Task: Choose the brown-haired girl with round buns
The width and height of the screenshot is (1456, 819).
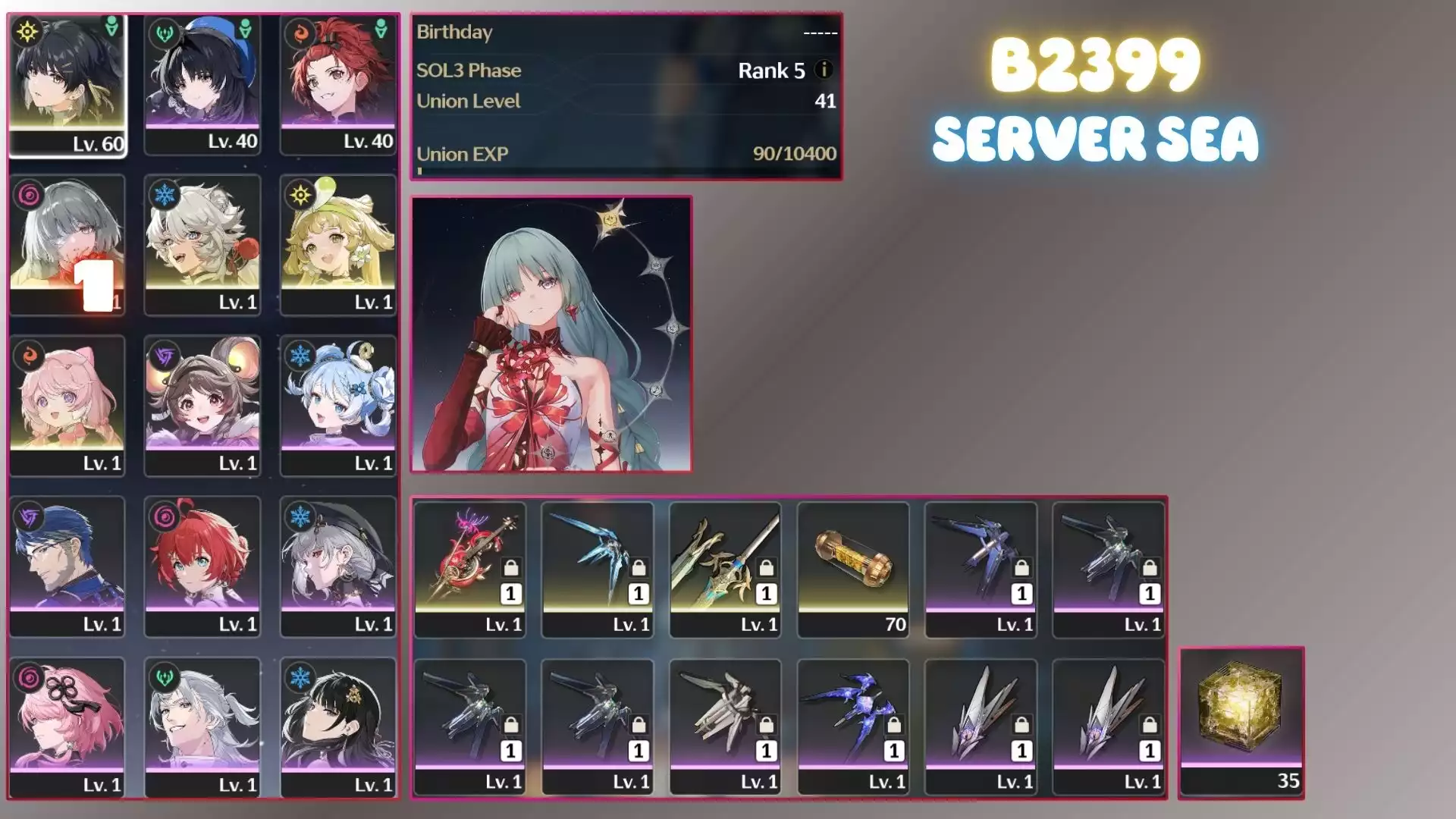Action: 202,405
